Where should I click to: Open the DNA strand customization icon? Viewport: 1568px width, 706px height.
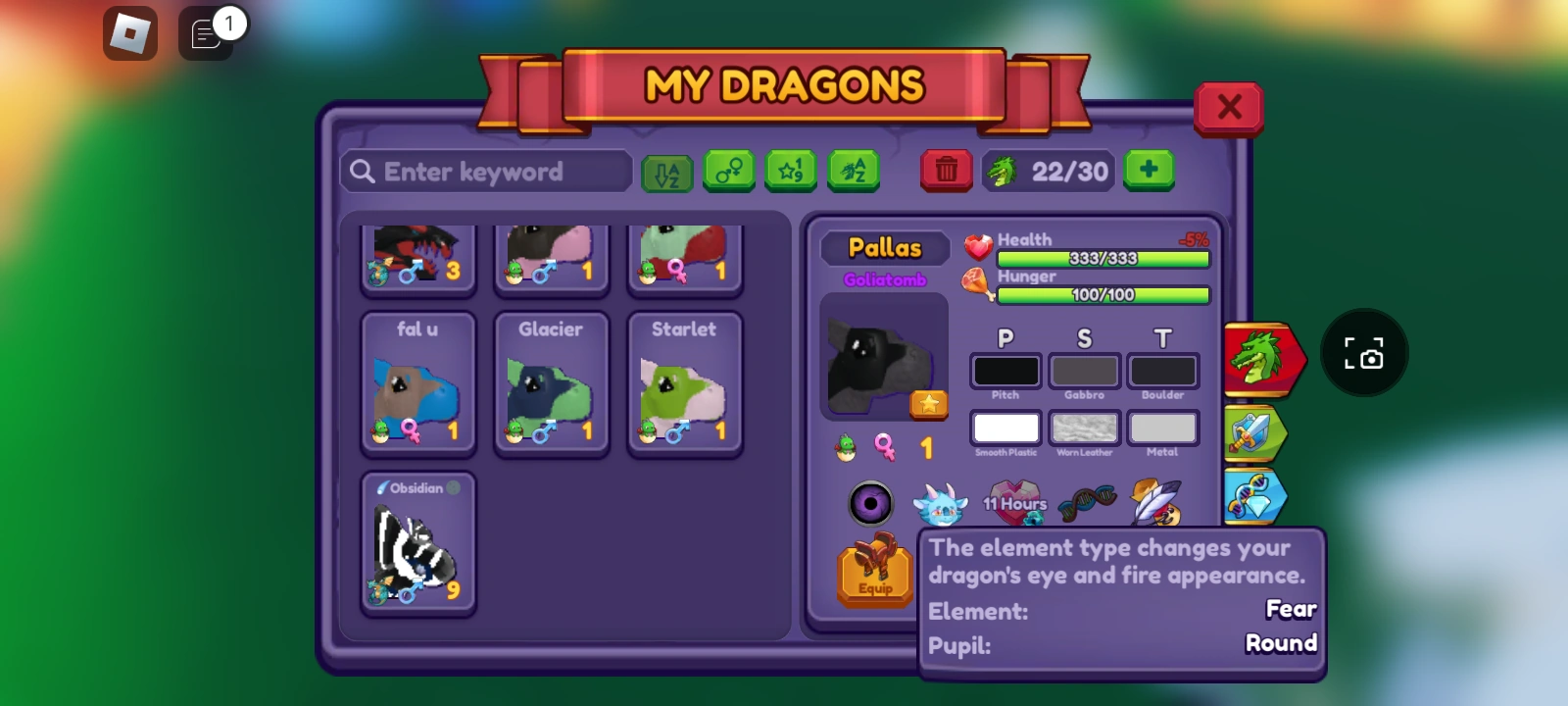pyautogui.click(x=1088, y=500)
